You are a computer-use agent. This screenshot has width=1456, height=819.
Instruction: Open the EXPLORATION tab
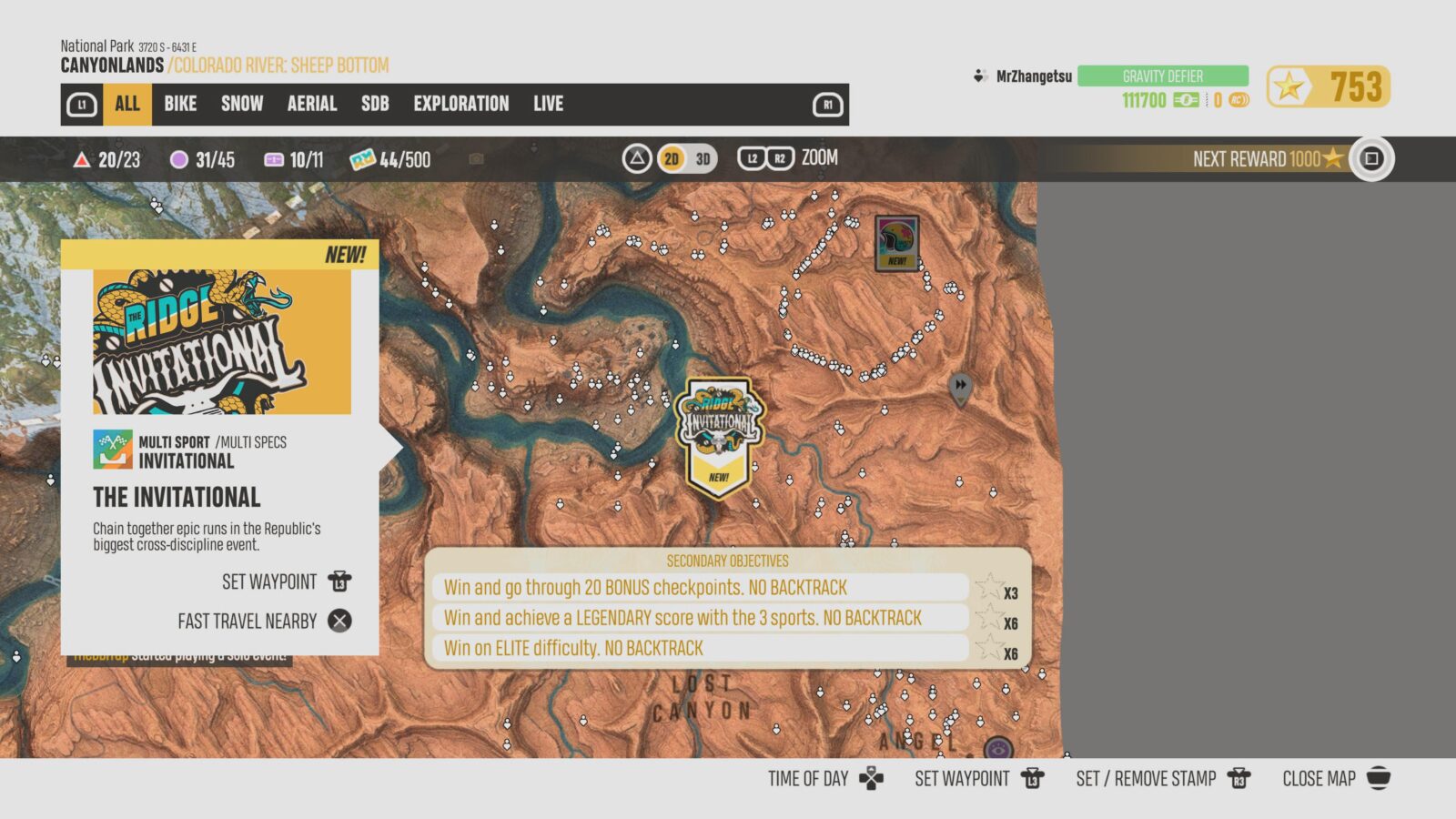tap(461, 104)
